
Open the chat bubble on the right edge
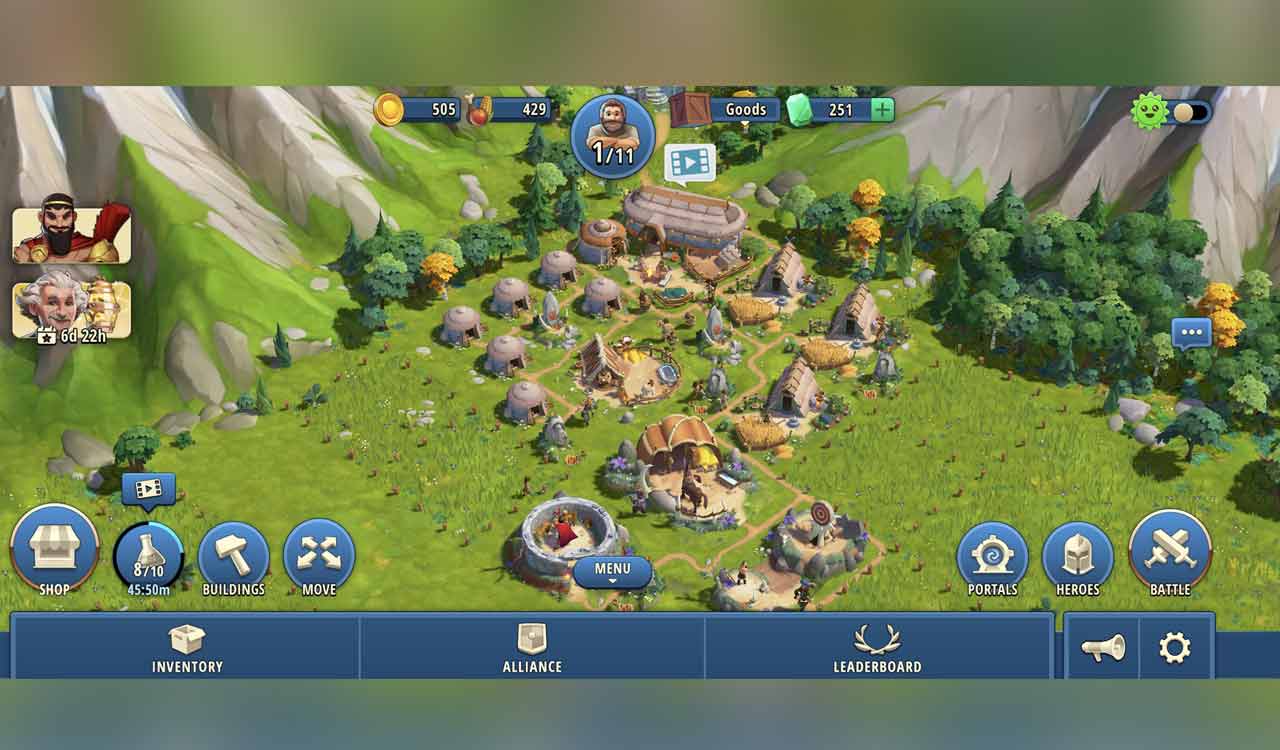[1192, 334]
